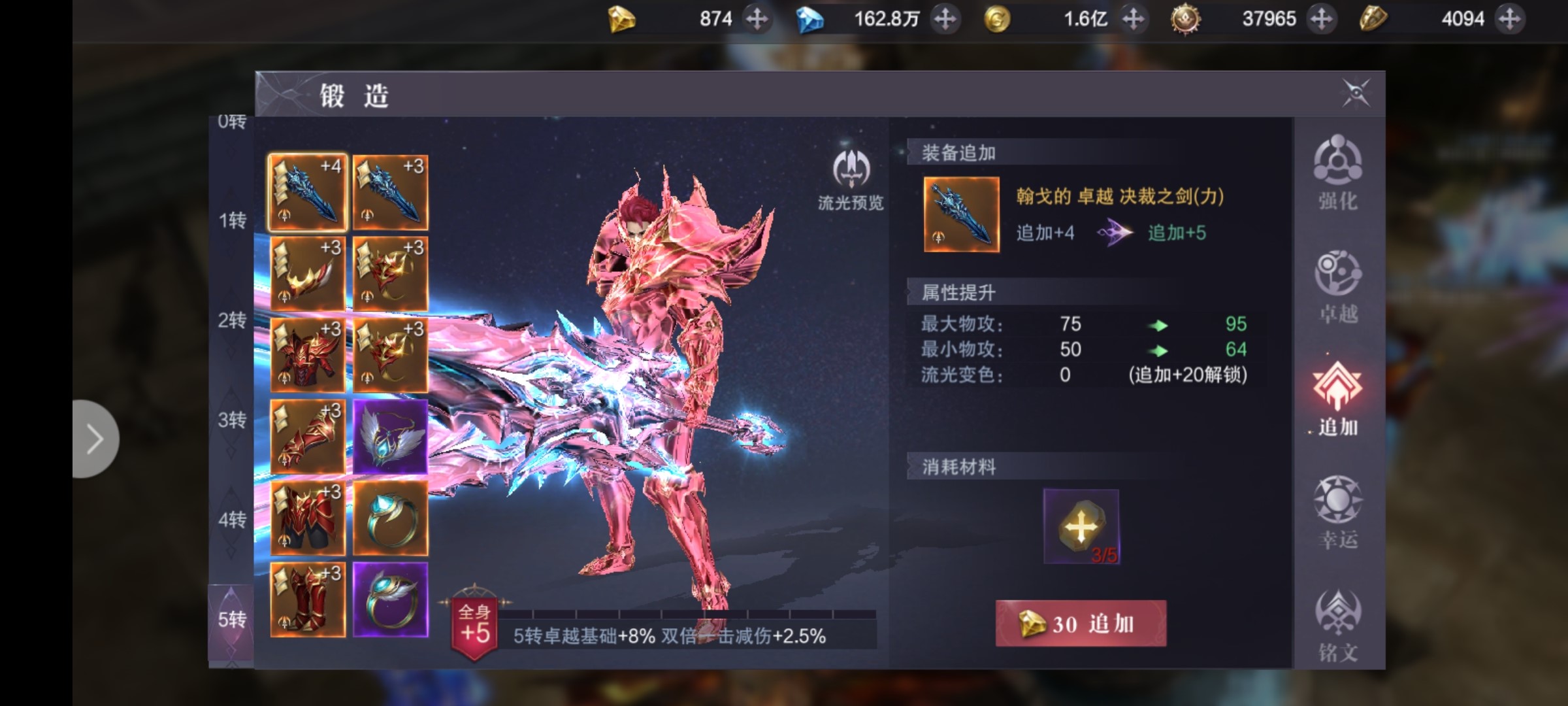Click the consumed material slot showing 3/5
This screenshot has width=1568, height=706.
(x=1081, y=526)
